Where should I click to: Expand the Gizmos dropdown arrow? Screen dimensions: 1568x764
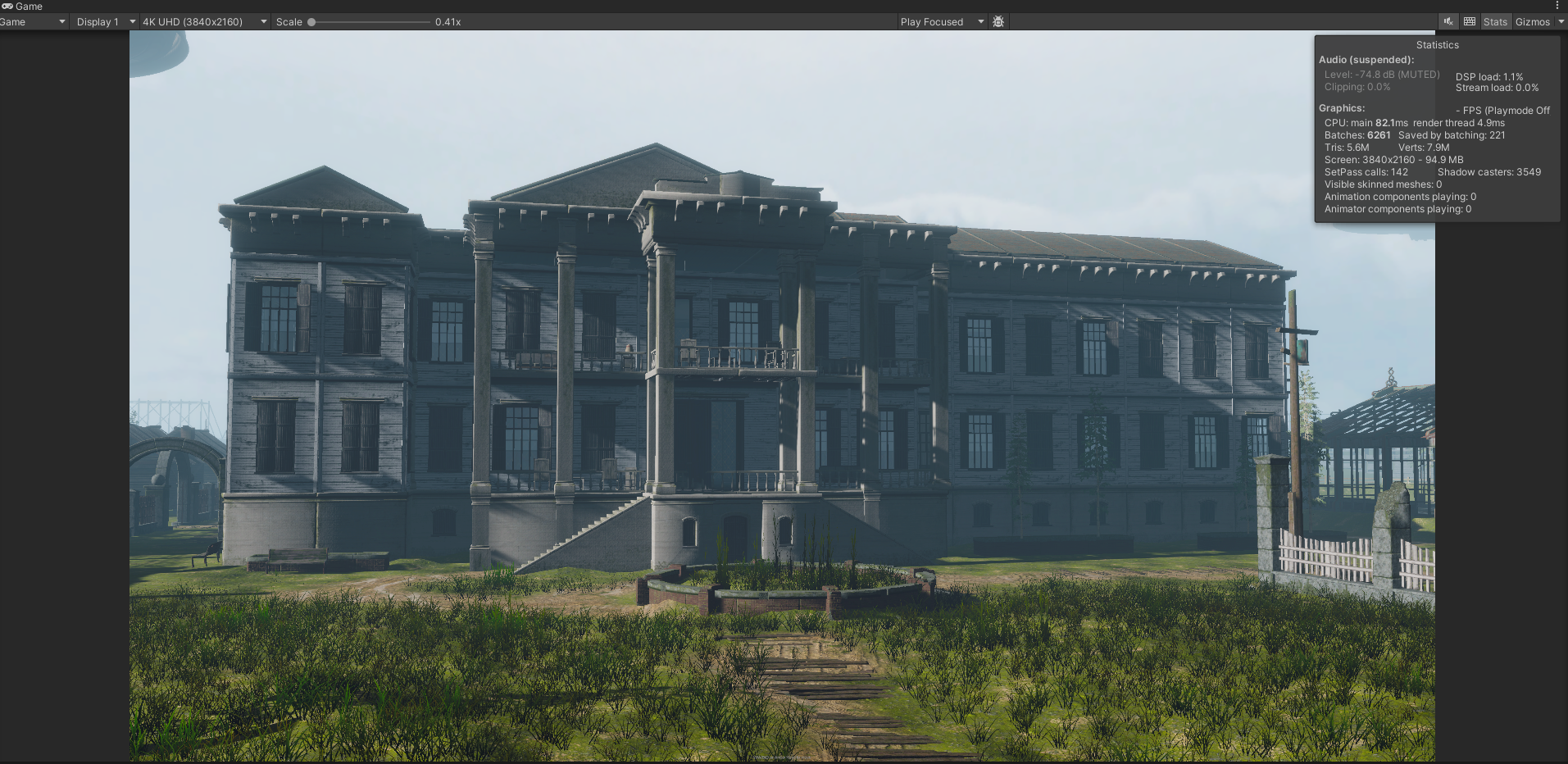point(1561,22)
